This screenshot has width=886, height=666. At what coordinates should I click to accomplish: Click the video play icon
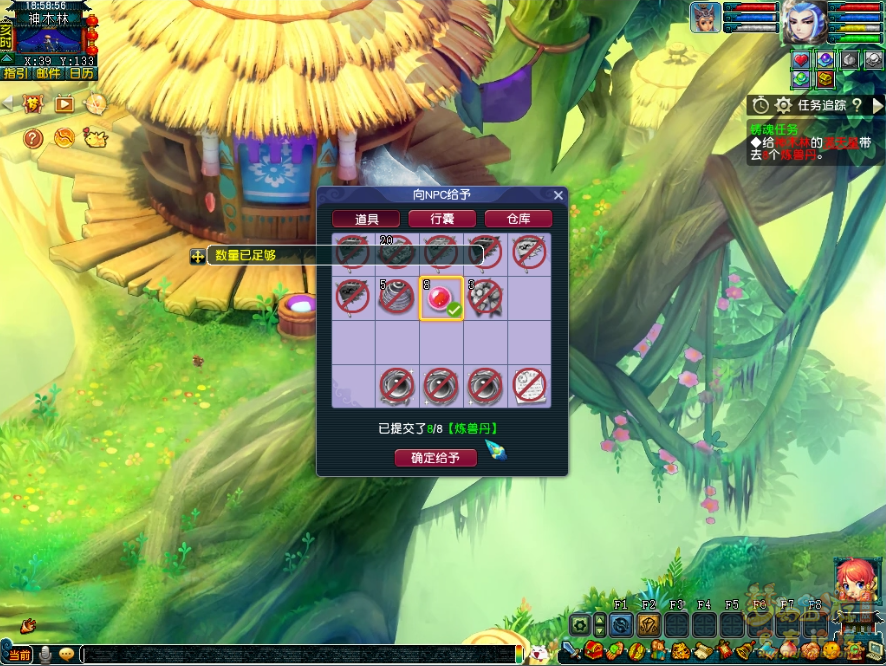[64, 103]
